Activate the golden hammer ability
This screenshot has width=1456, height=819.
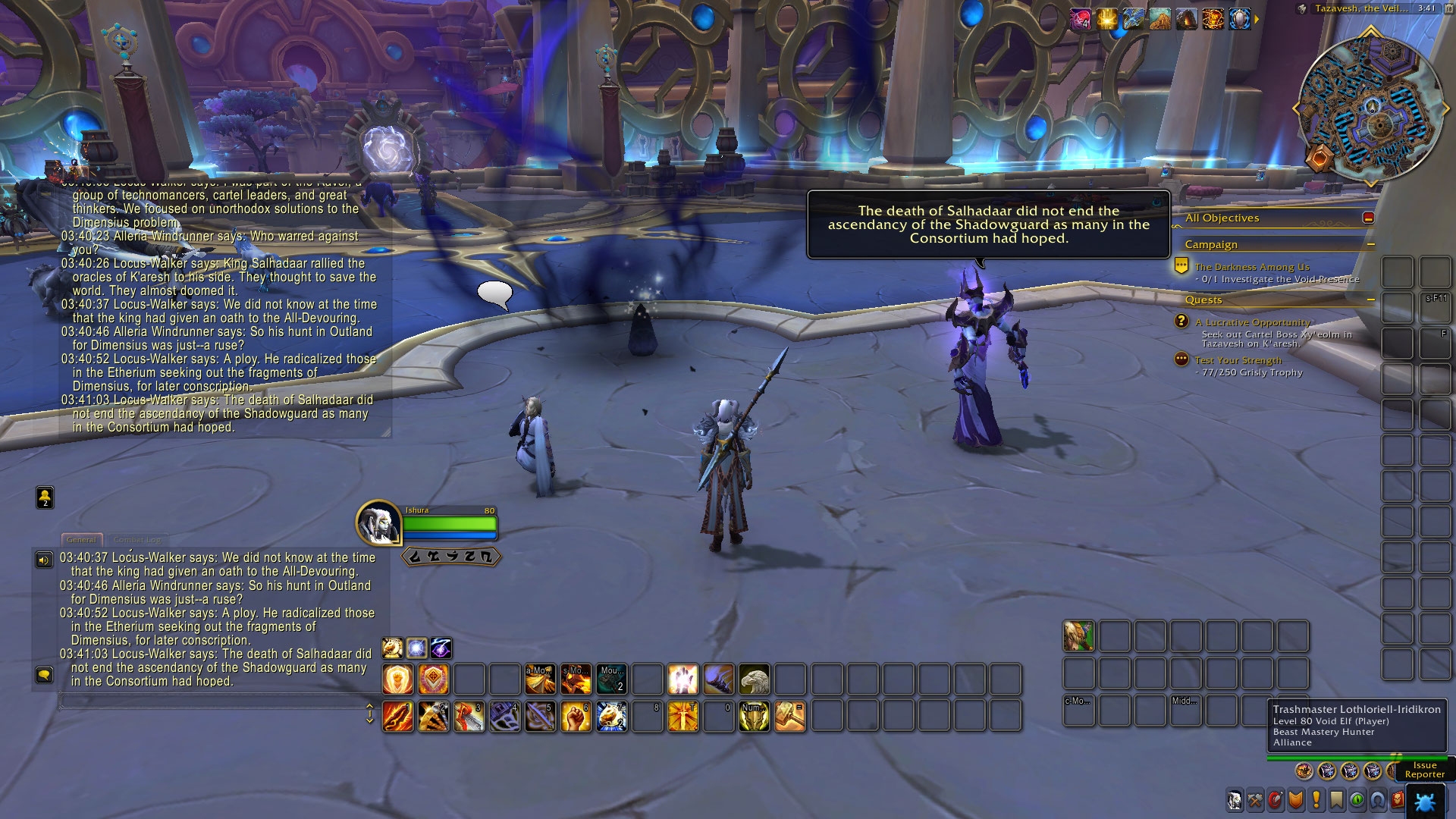(x=789, y=717)
